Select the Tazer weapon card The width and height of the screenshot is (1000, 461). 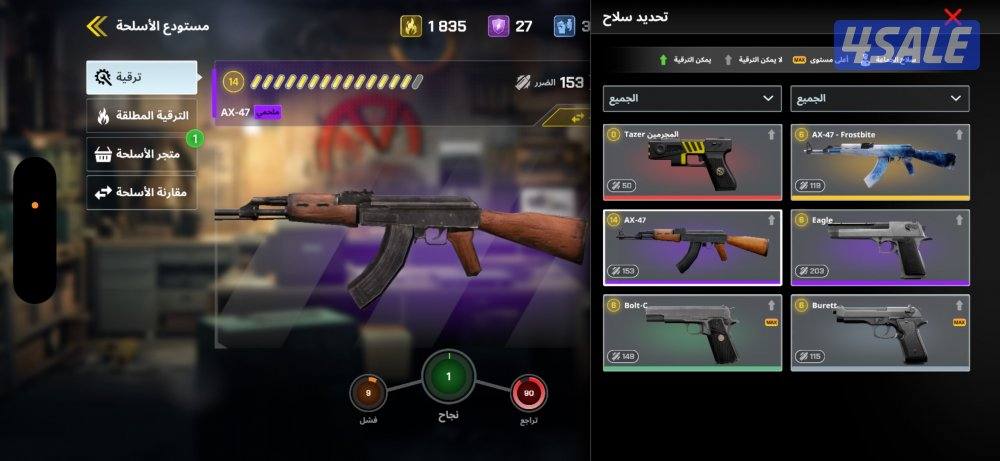coord(692,162)
